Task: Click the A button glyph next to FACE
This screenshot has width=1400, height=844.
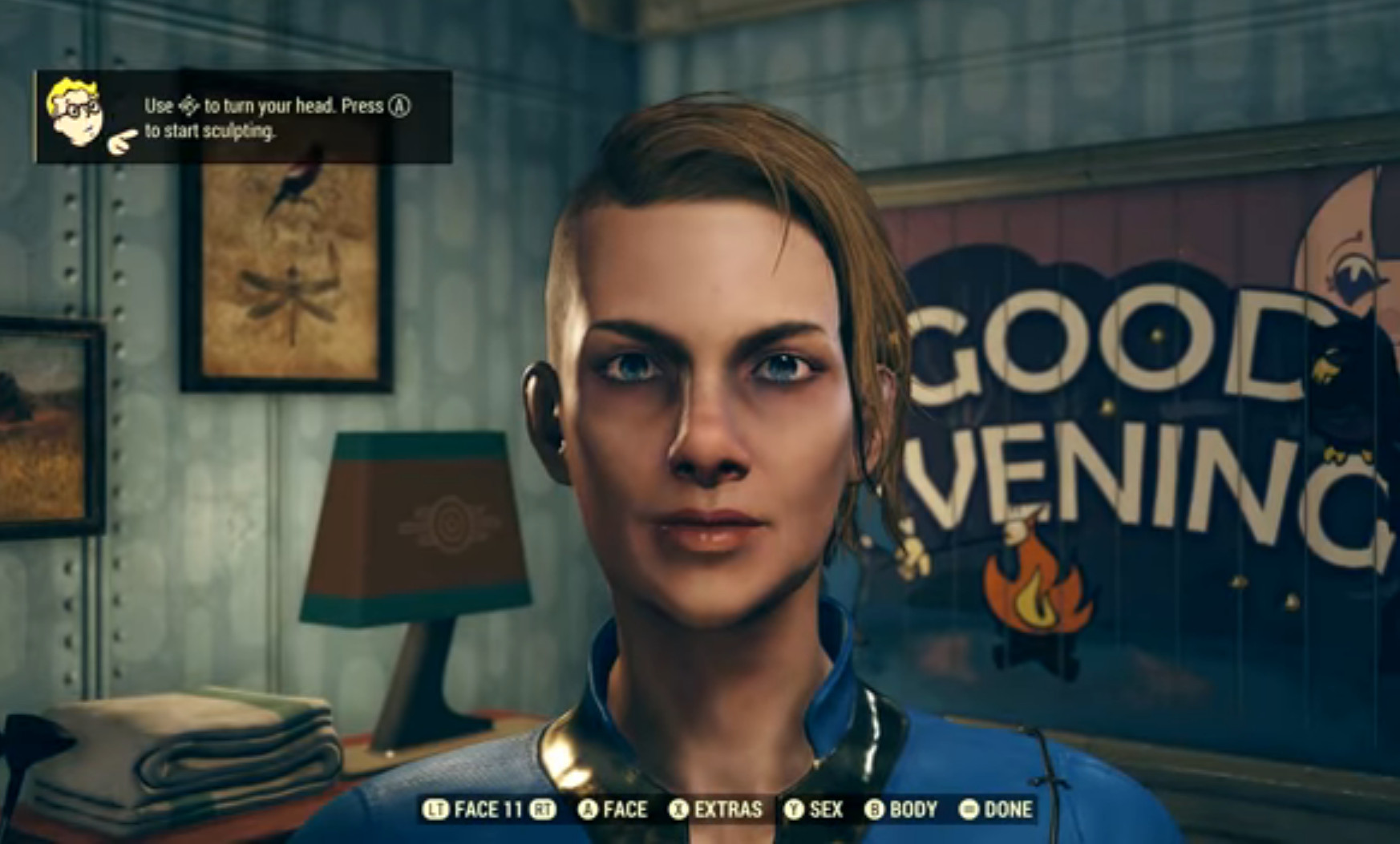Action: pyautogui.click(x=589, y=810)
